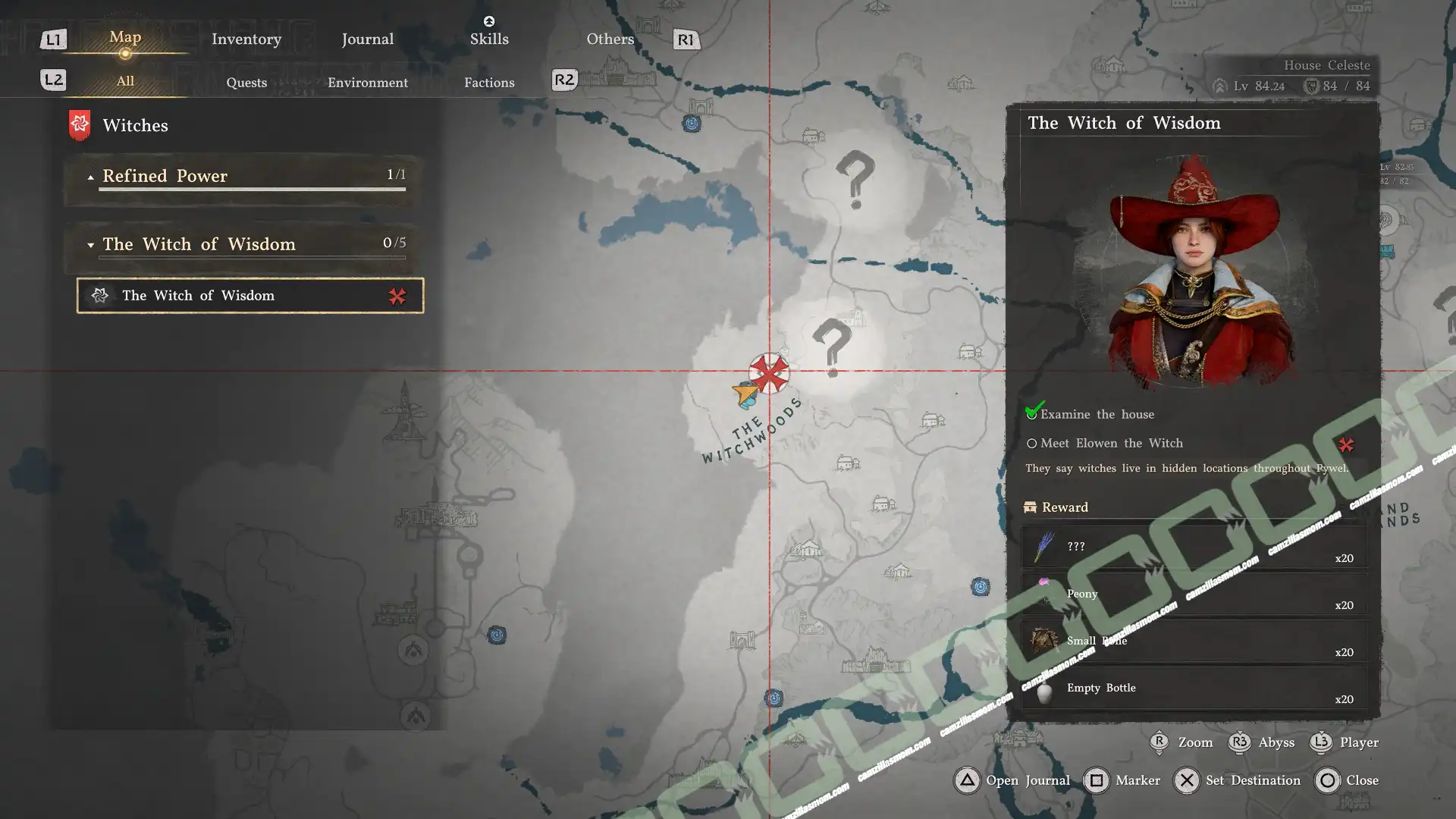Switch to the Environment filter

point(368,83)
